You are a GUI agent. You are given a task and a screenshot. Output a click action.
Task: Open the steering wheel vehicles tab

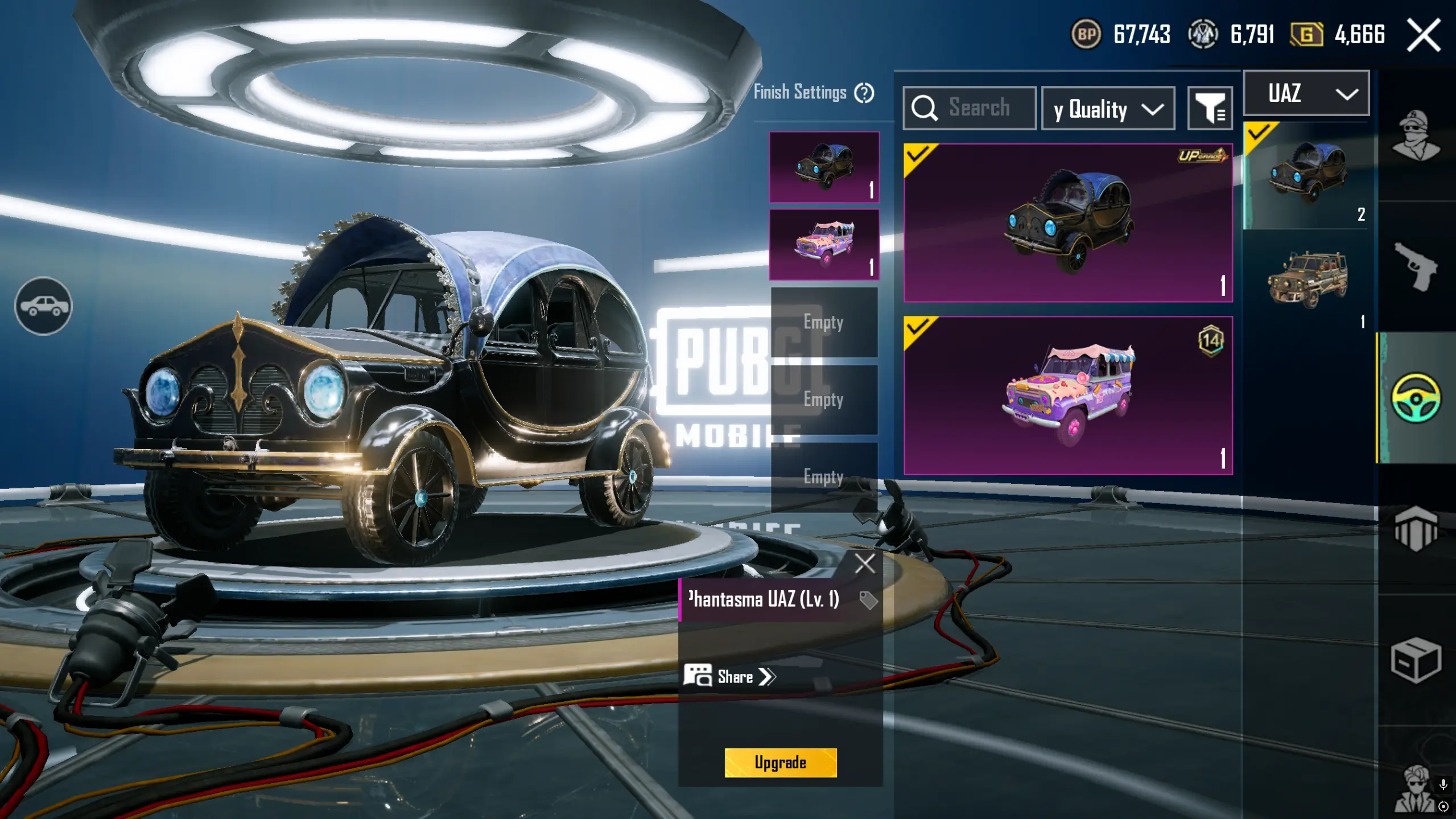(x=1416, y=397)
